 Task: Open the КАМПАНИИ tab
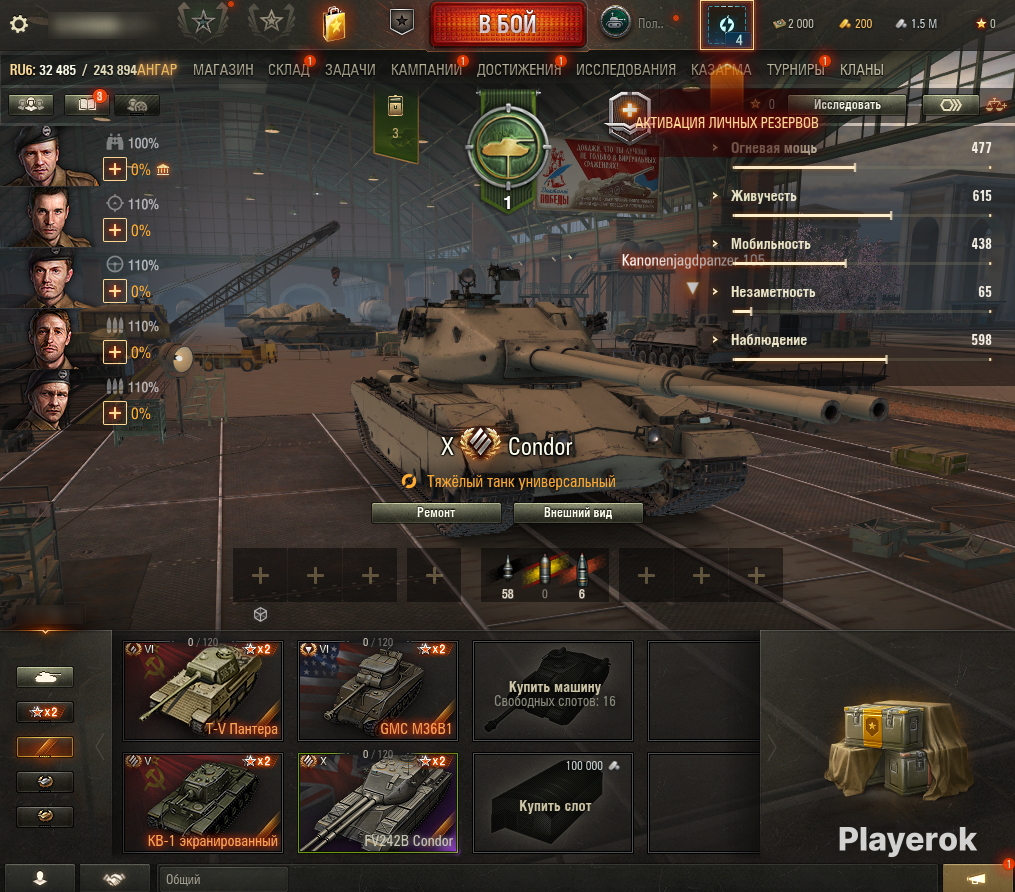click(x=426, y=70)
